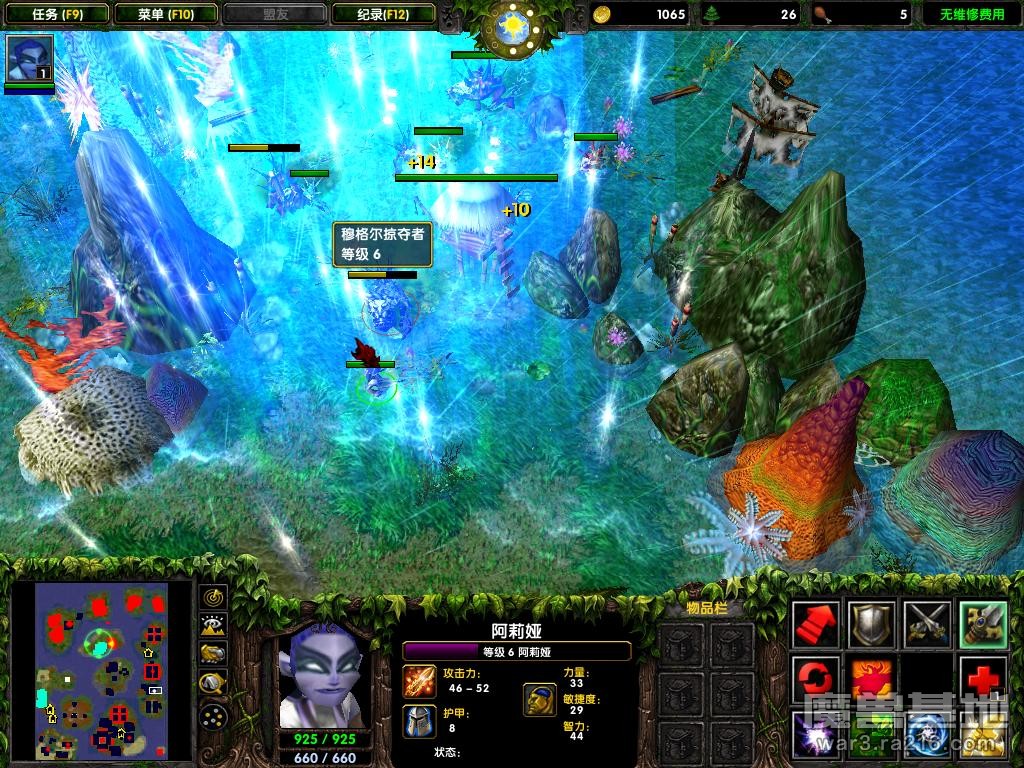Send a minimap ping signal
Image resolution: width=1024 pixels, height=768 pixels.
(214, 597)
